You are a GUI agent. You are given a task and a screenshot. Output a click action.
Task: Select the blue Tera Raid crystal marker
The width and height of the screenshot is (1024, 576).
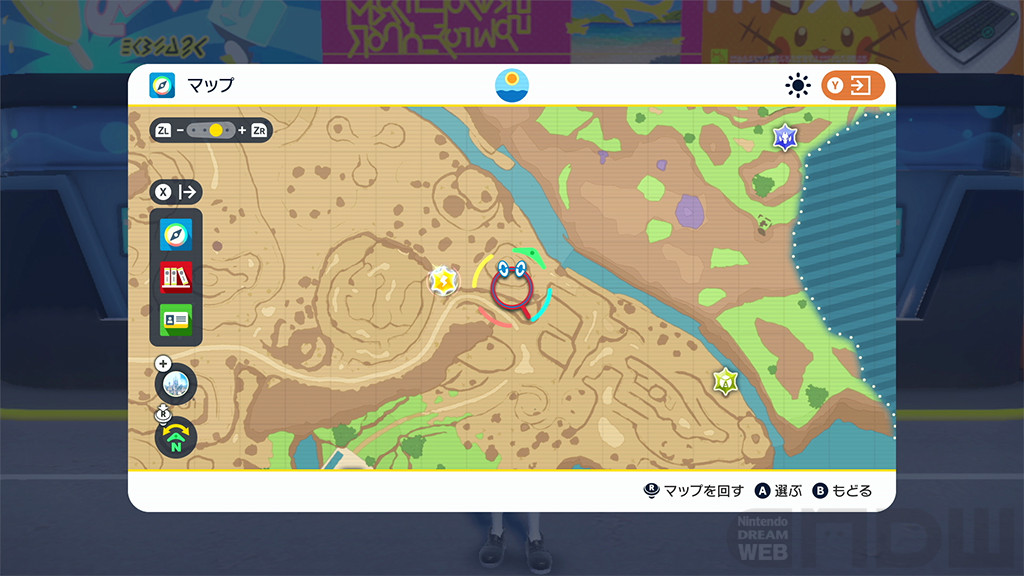tap(785, 136)
